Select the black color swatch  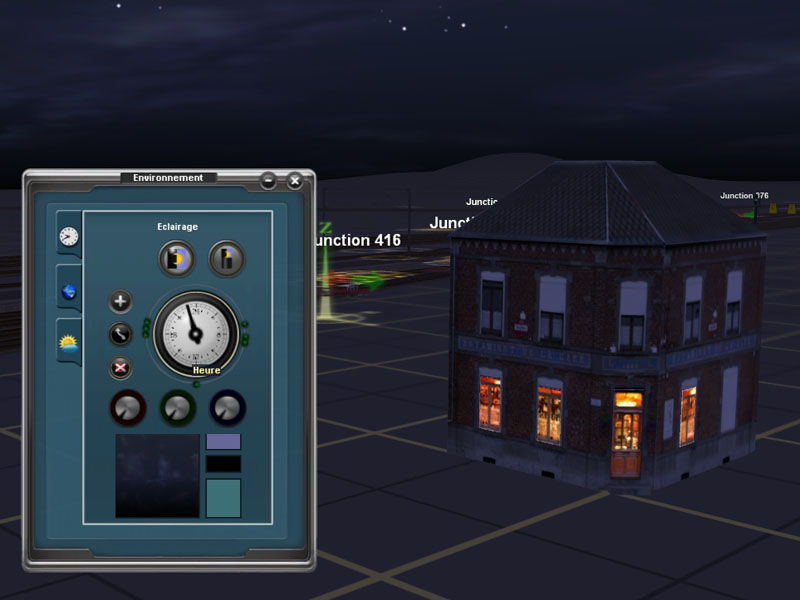tap(223, 464)
